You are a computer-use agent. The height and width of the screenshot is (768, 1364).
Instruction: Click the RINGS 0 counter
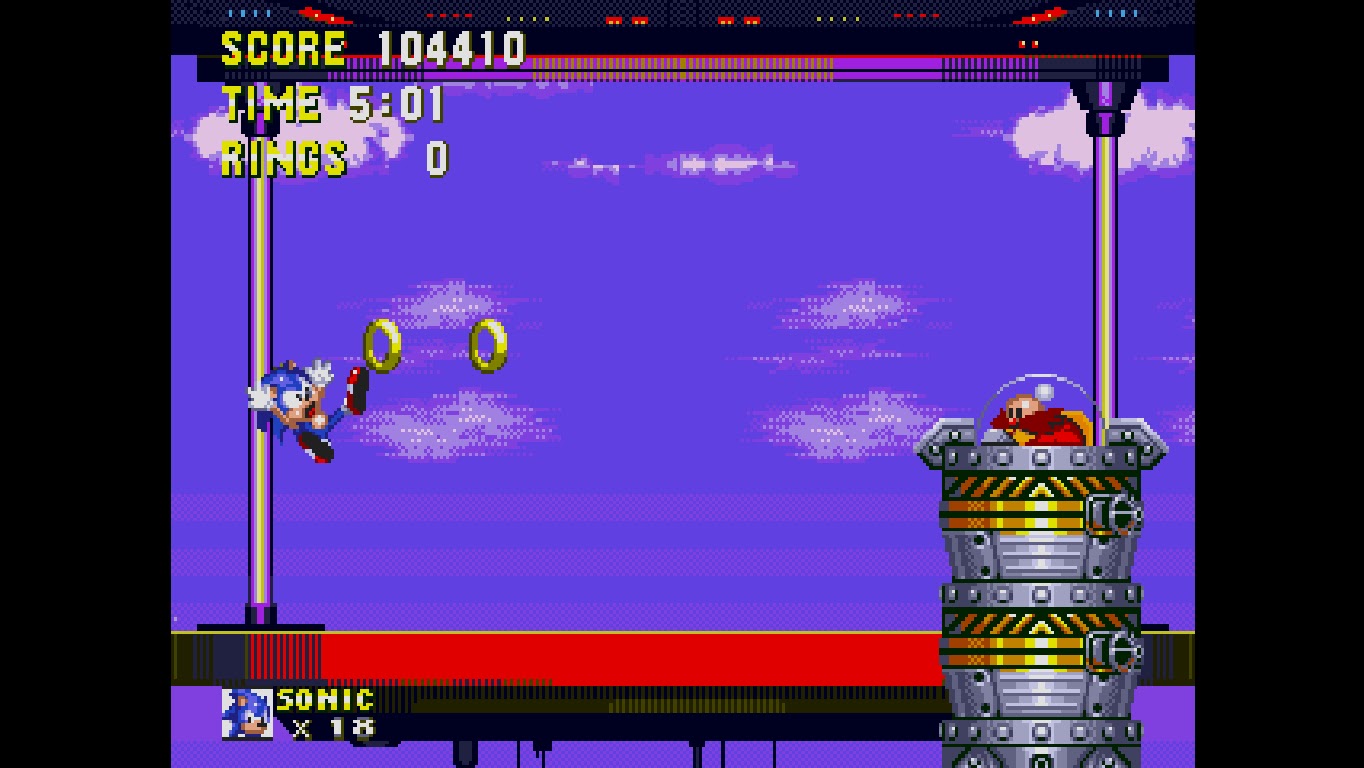[330, 158]
